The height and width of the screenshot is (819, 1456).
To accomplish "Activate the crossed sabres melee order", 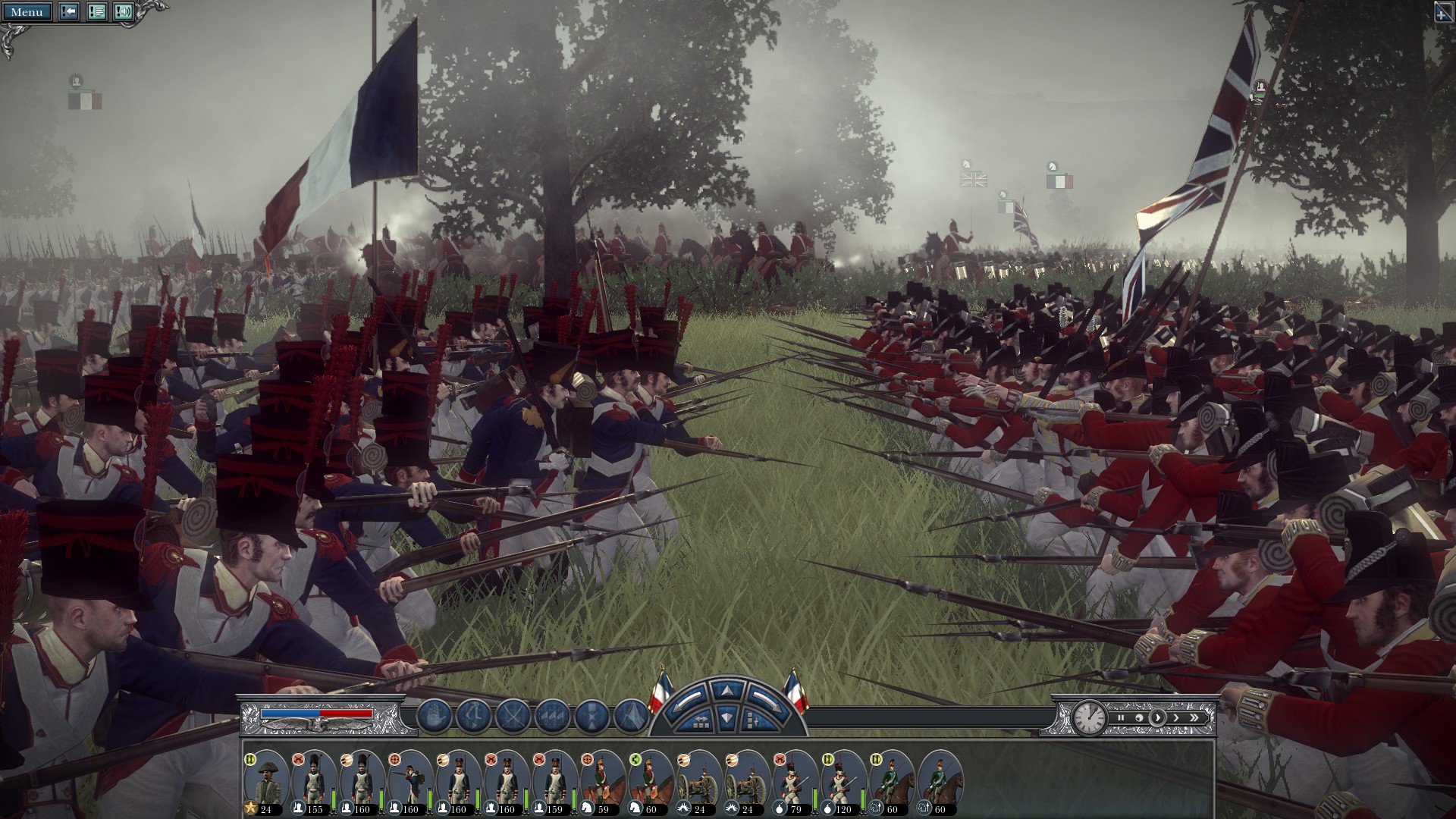I will click(514, 716).
